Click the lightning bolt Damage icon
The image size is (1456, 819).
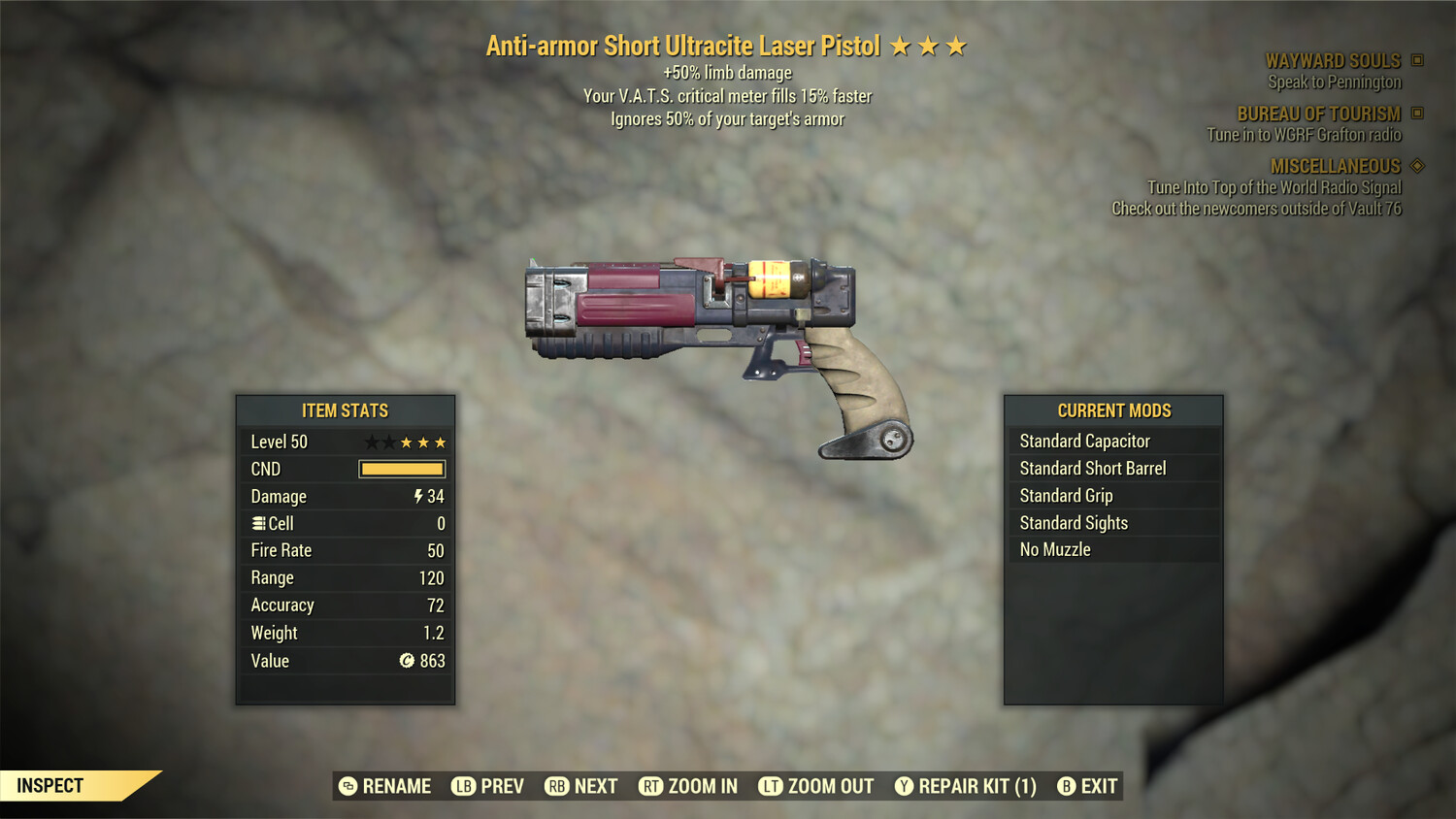(x=417, y=496)
